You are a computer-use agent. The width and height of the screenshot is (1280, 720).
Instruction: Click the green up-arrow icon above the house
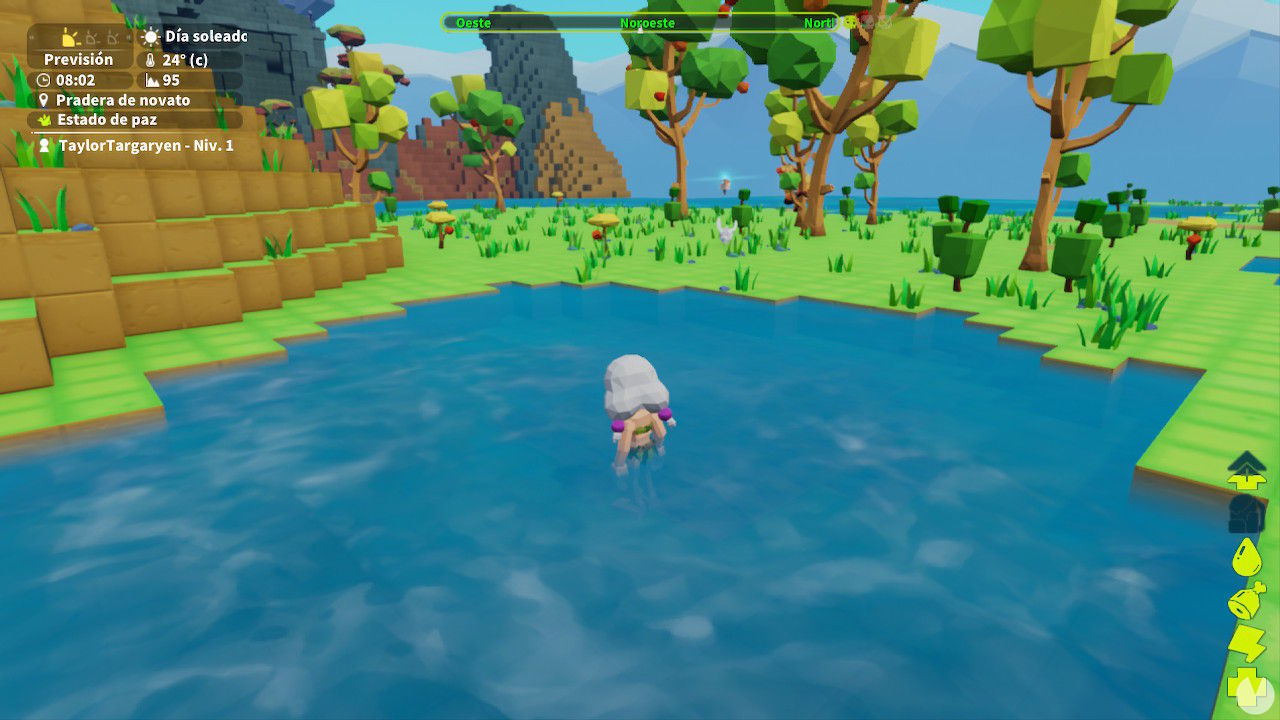[x=1246, y=469]
